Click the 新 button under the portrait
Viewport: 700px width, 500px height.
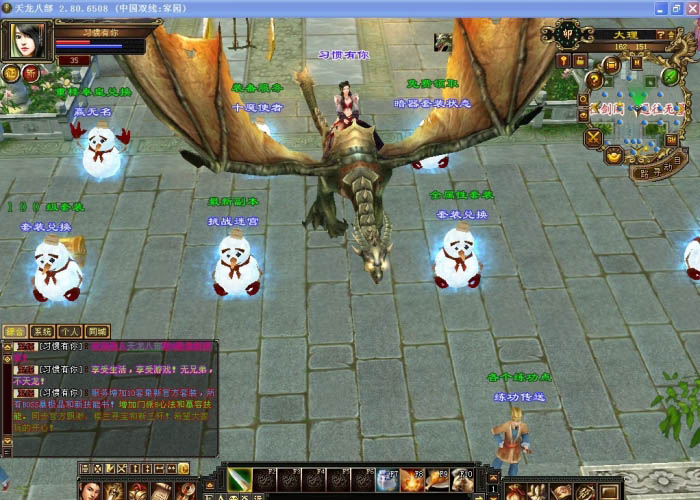coord(30,73)
